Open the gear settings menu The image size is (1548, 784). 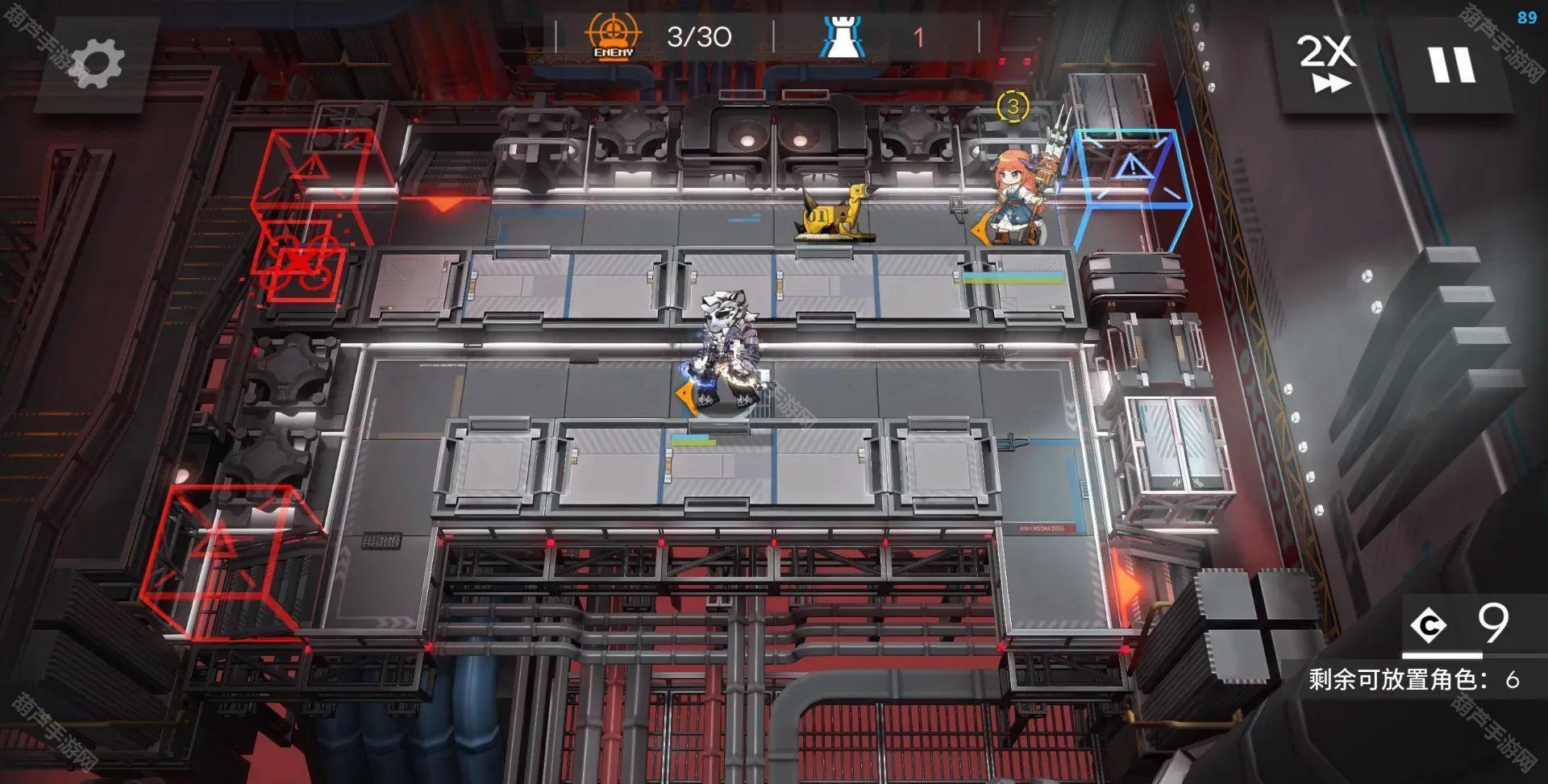(97, 63)
